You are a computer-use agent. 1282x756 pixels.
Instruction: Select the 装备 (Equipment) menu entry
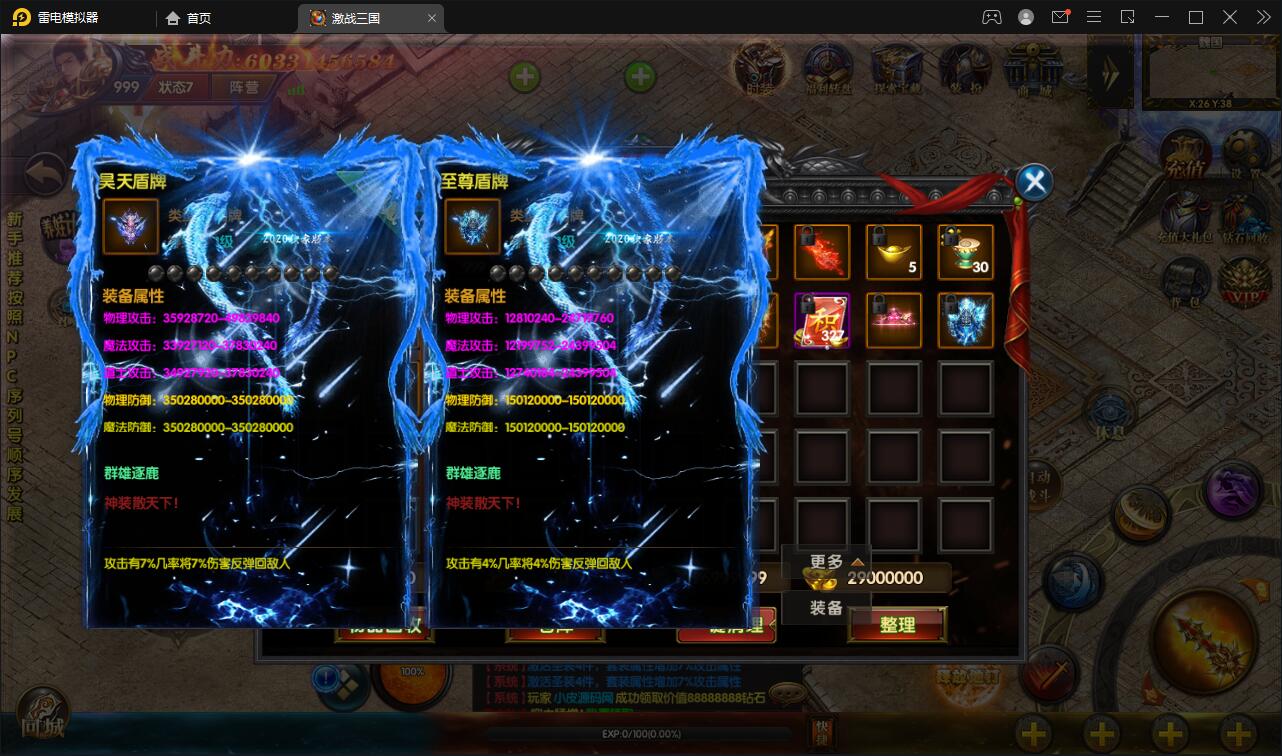[x=826, y=607]
